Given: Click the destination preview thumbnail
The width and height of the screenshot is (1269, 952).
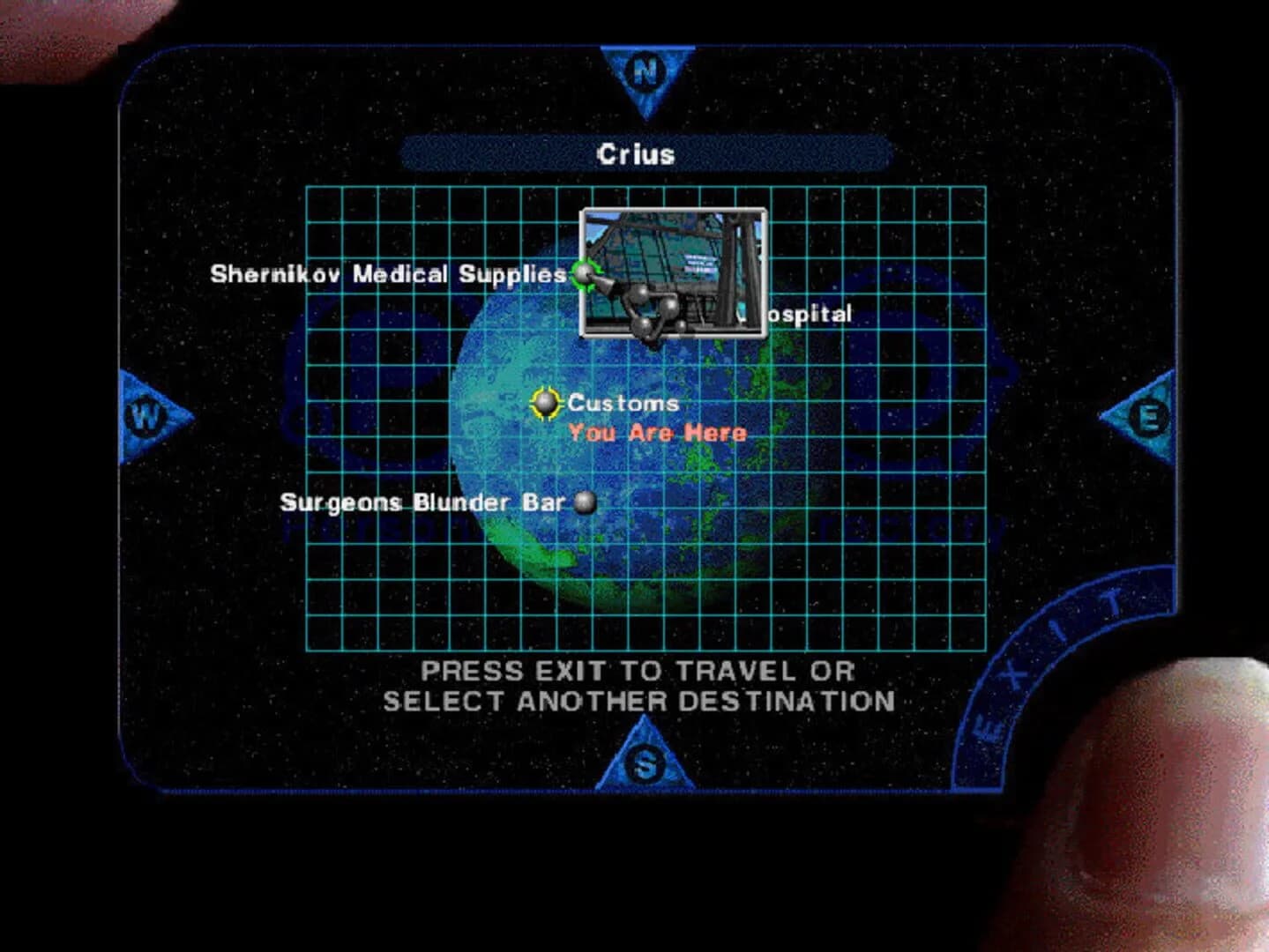Looking at the screenshot, I should [674, 274].
